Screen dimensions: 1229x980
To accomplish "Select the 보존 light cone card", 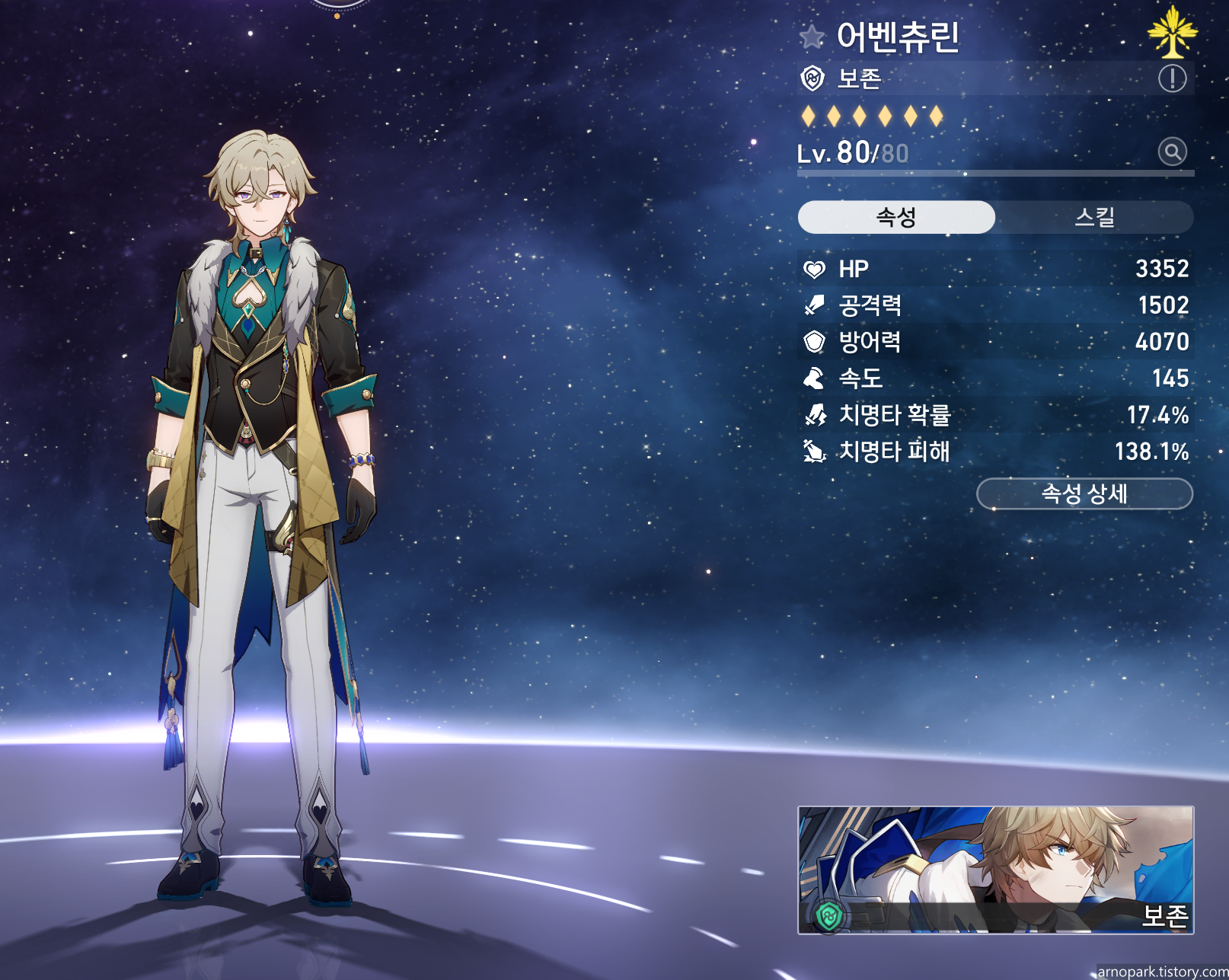I will (995, 870).
